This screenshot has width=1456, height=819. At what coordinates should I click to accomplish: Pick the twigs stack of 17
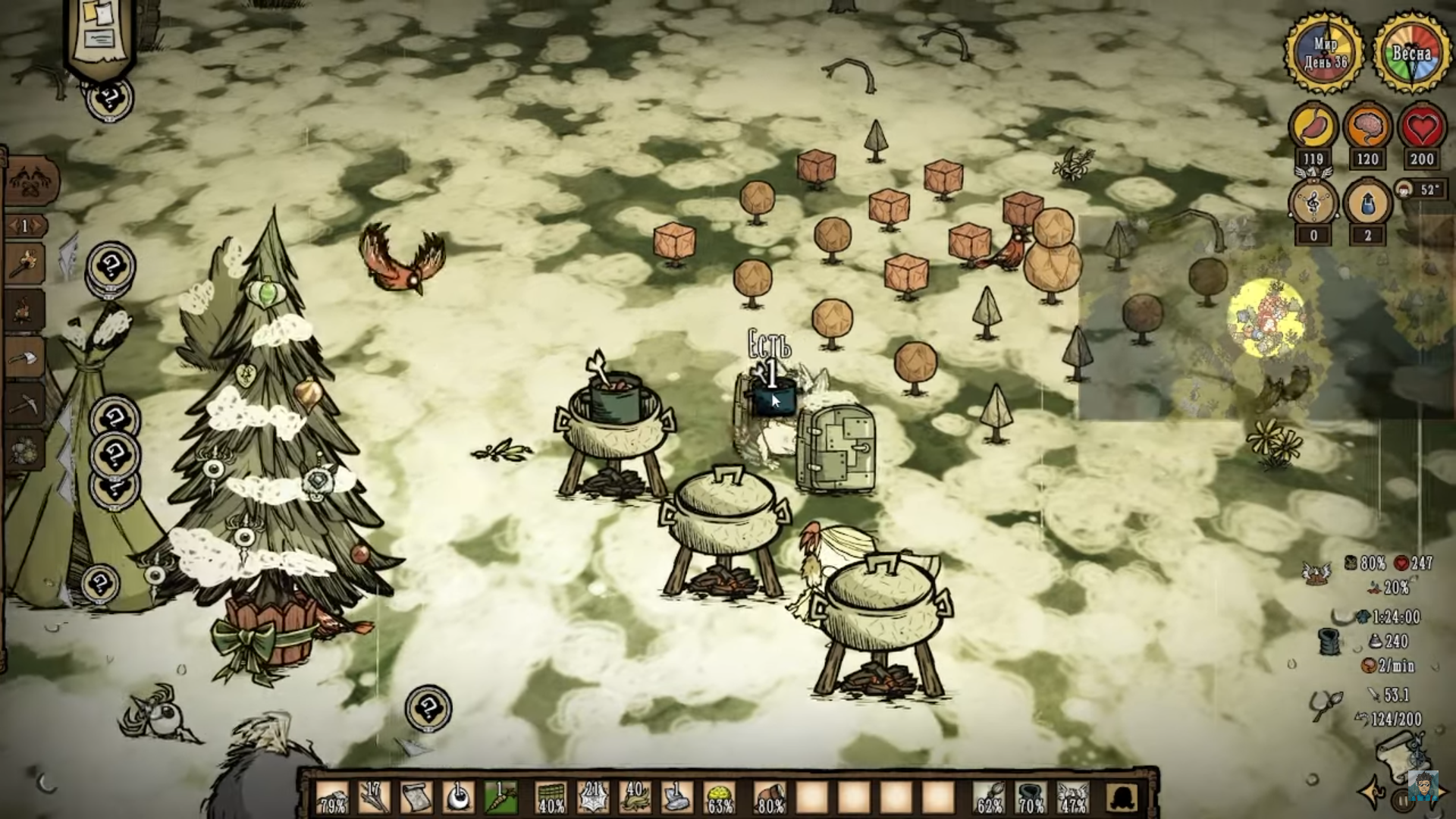point(374,797)
